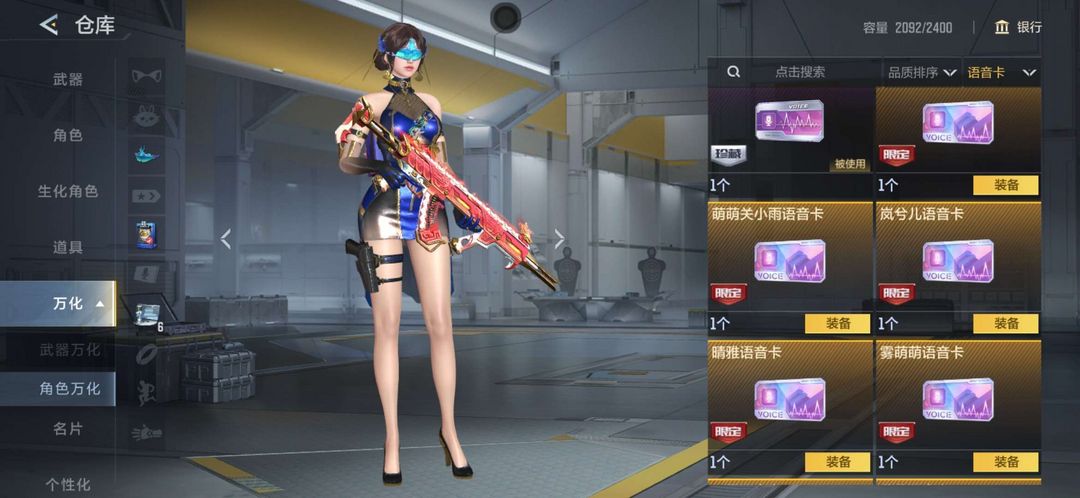The image size is (1080, 498).
Task: Go back using the arrow beside 仓库
Action: (48, 26)
